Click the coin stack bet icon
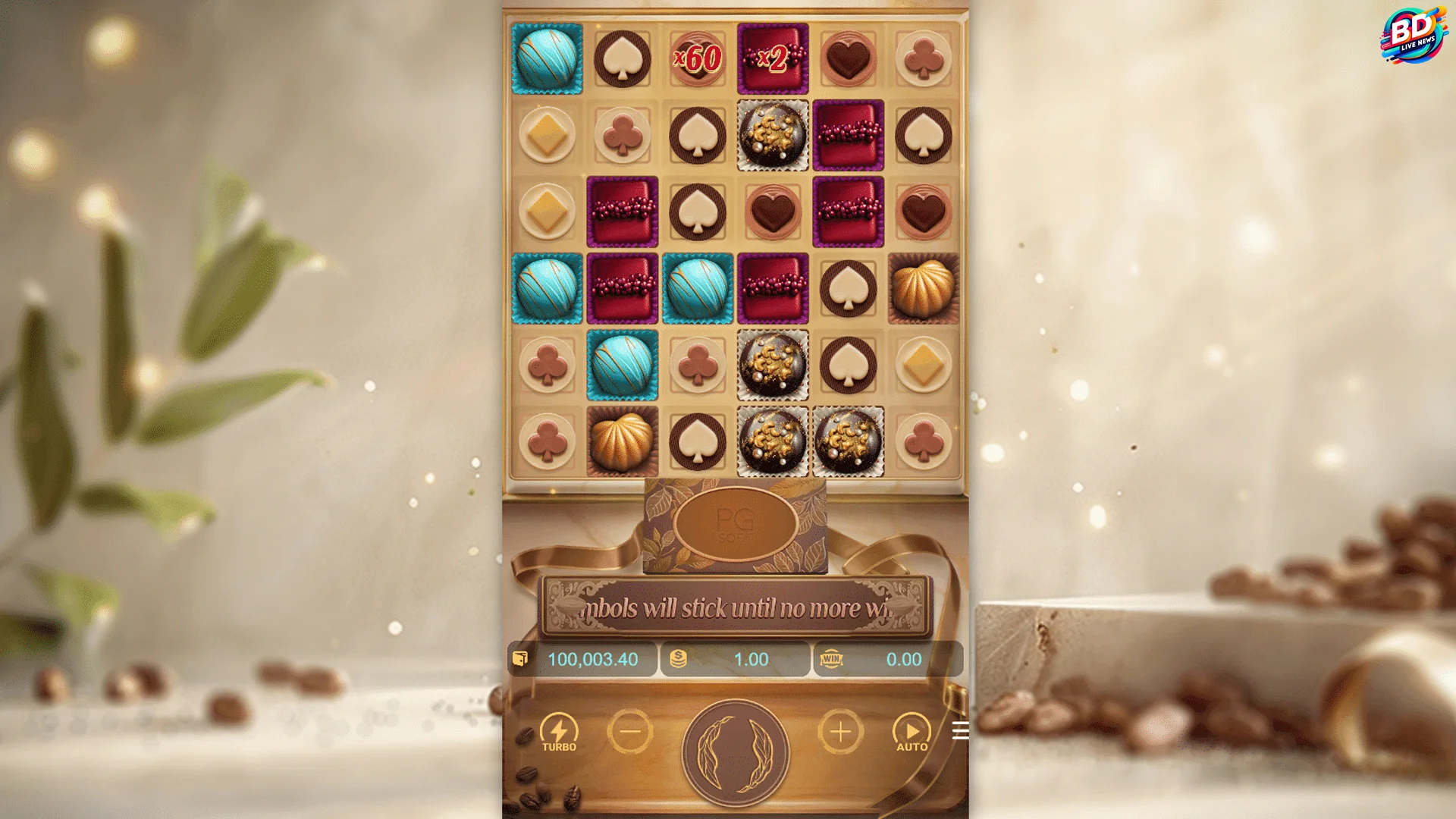Viewport: 1456px width, 819px height. pos(678,659)
